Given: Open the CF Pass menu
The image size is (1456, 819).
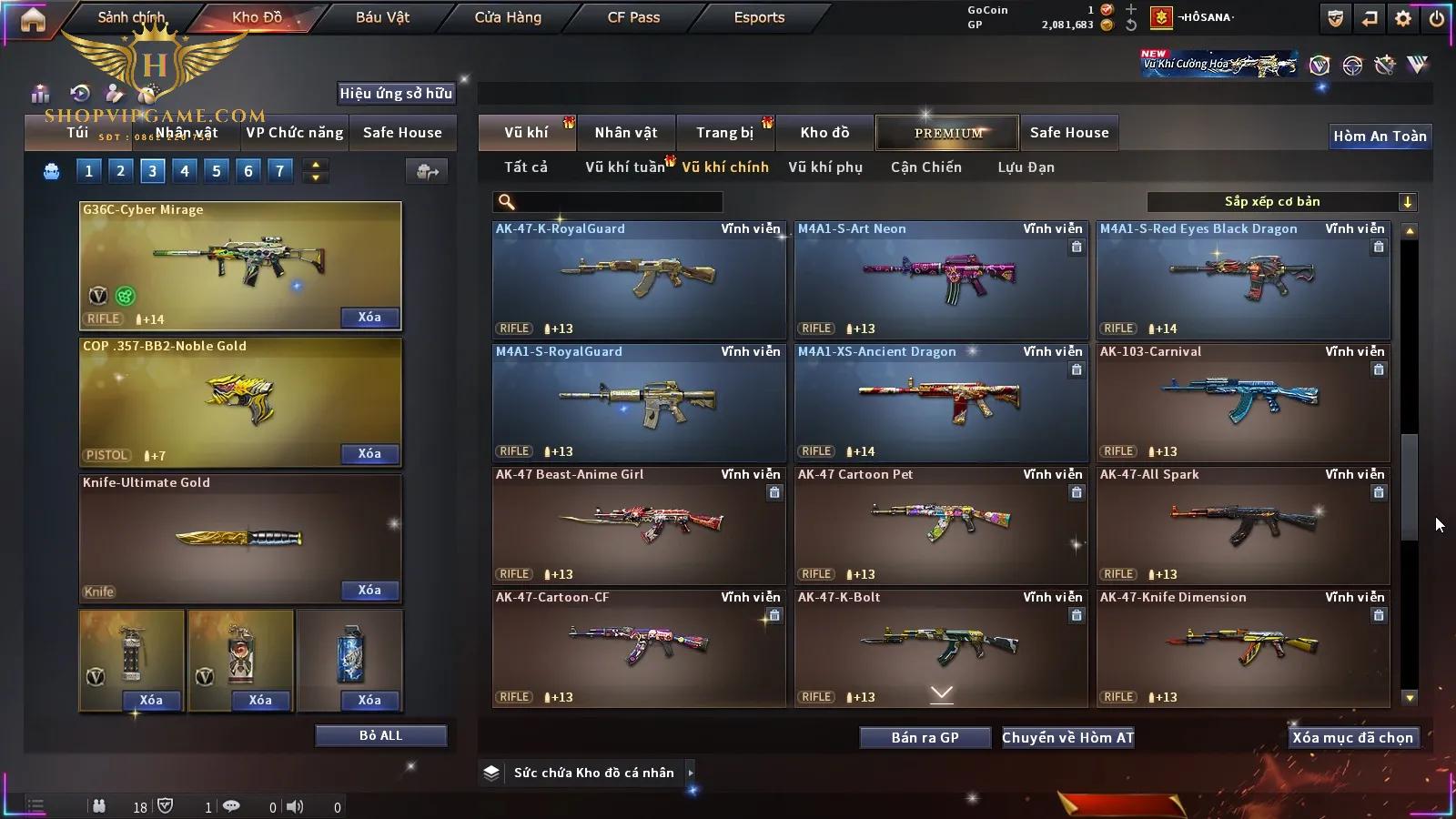Looking at the screenshot, I should tap(633, 17).
